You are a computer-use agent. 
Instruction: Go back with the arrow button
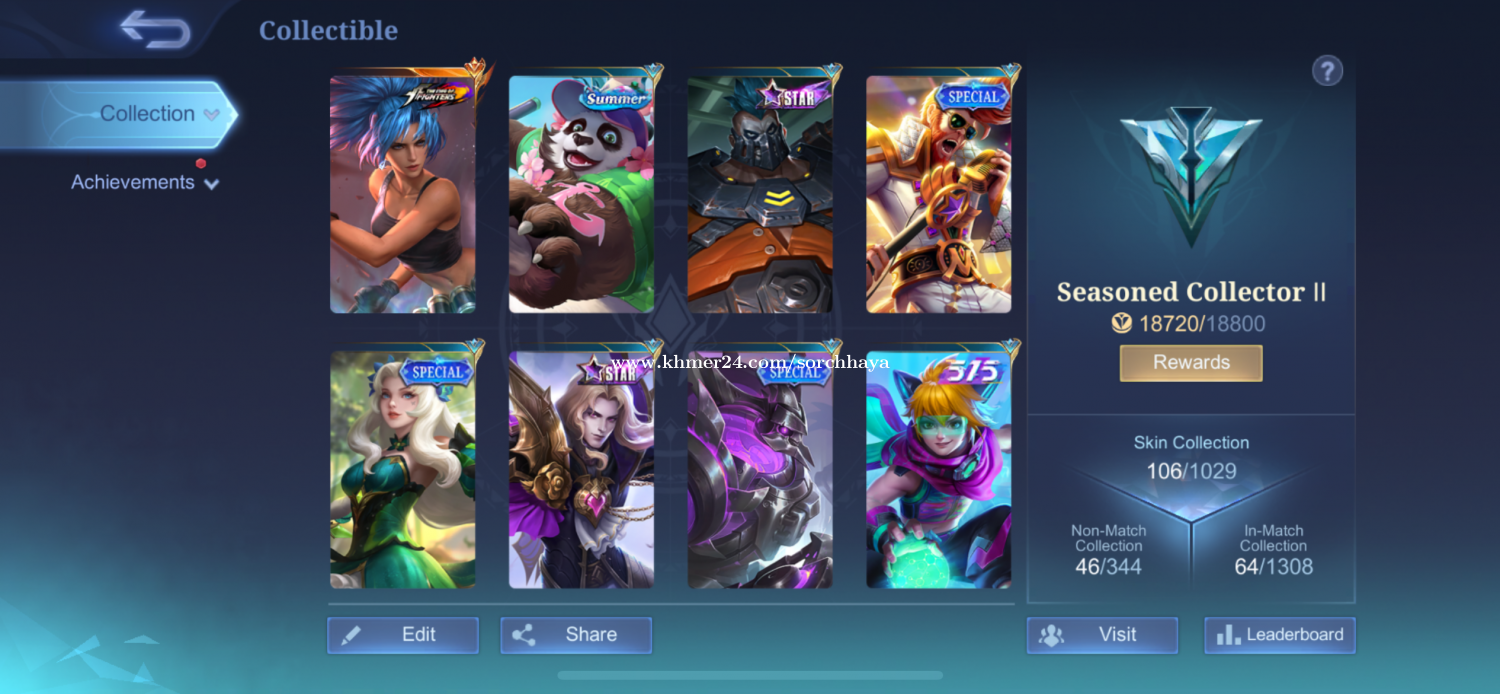click(x=156, y=30)
